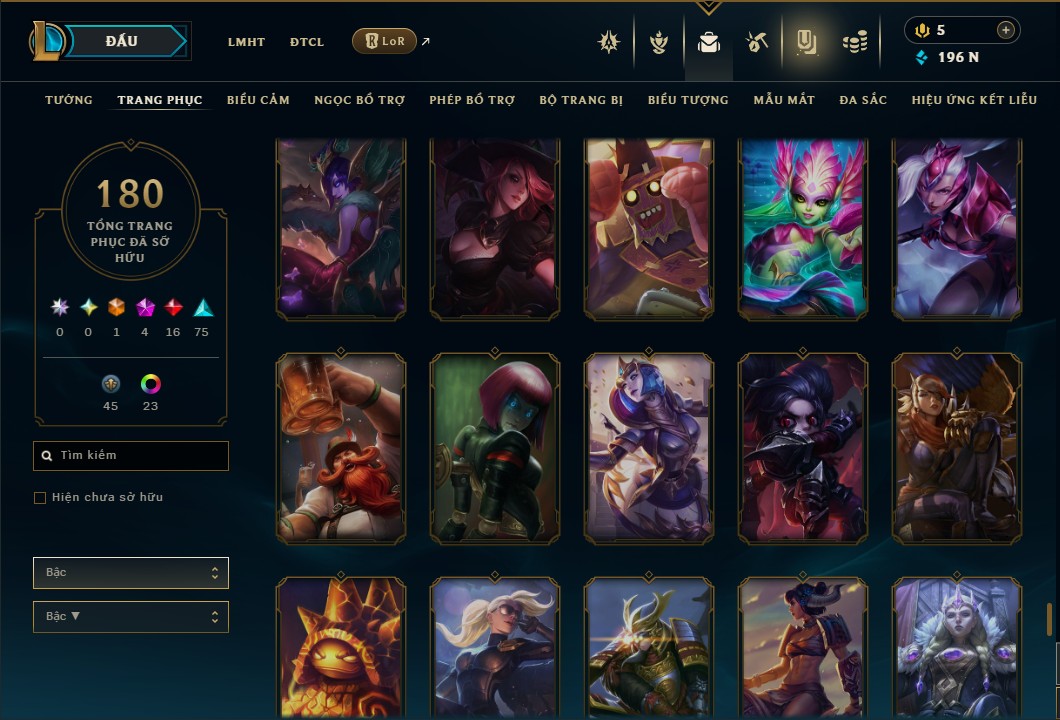Click the plus button to buy RP
This screenshot has width=1060, height=720.
[x=1005, y=30]
